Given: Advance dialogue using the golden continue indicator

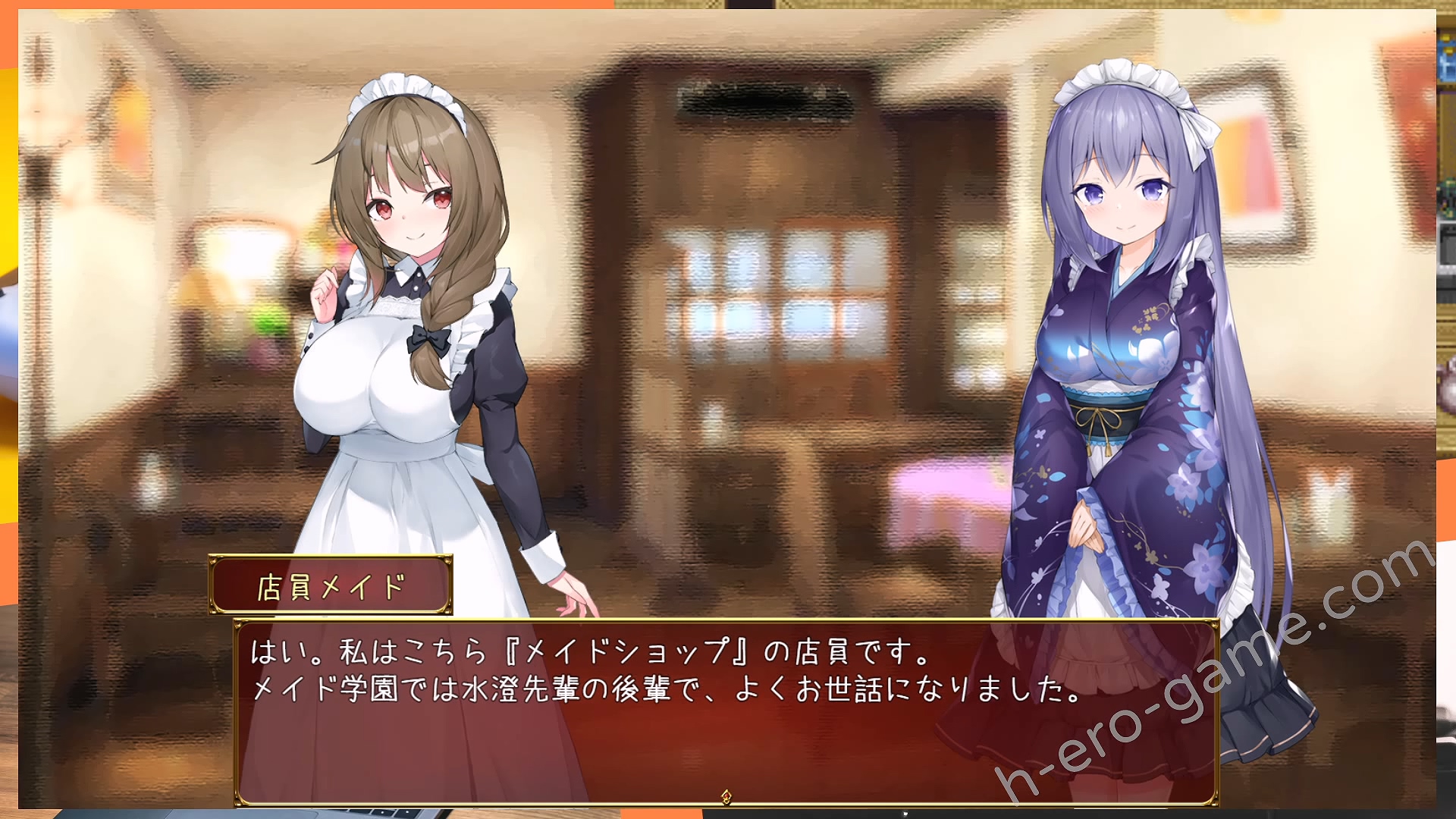Looking at the screenshot, I should click(x=726, y=795).
